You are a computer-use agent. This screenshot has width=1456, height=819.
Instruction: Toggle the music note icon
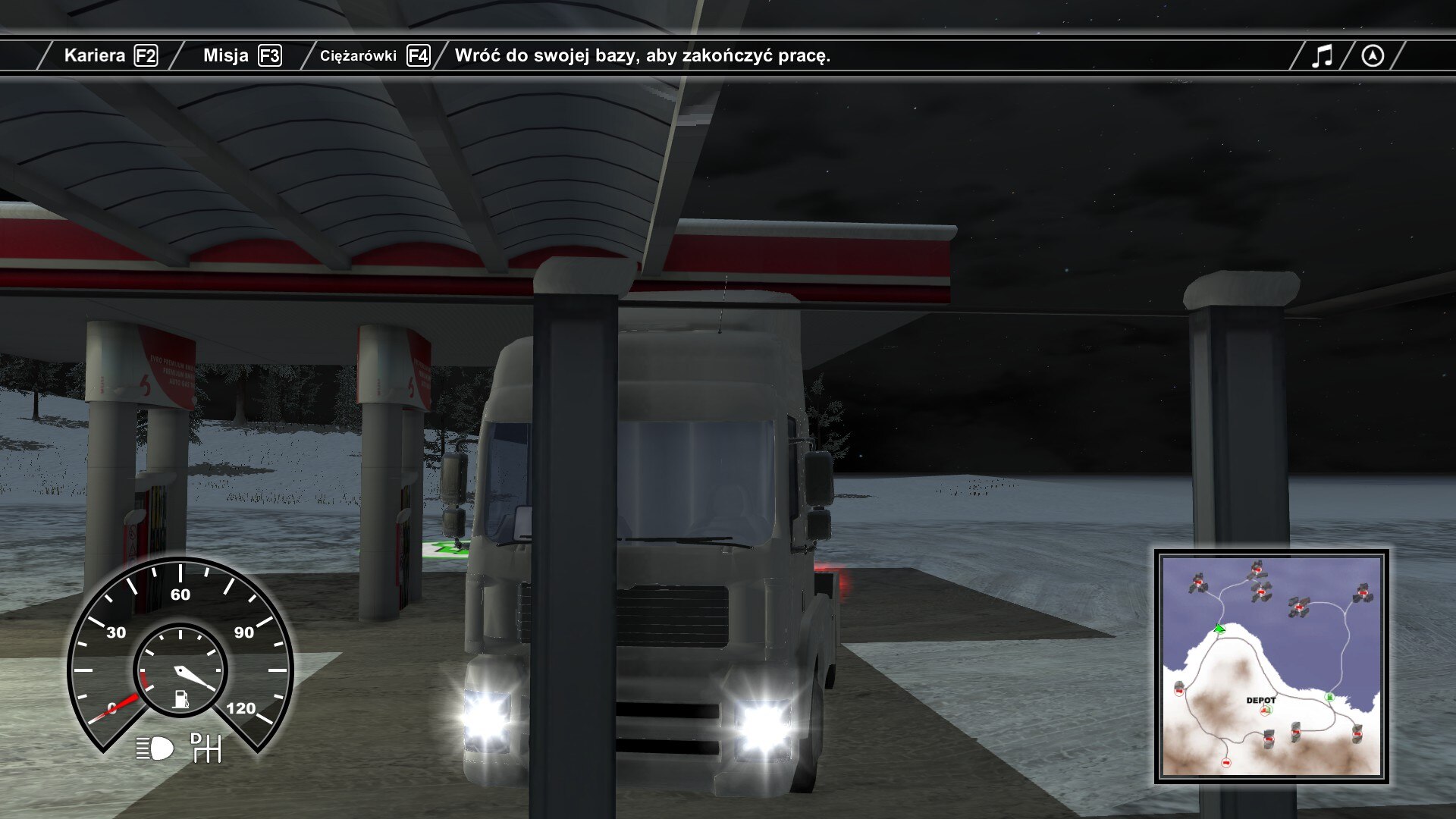(x=1322, y=55)
